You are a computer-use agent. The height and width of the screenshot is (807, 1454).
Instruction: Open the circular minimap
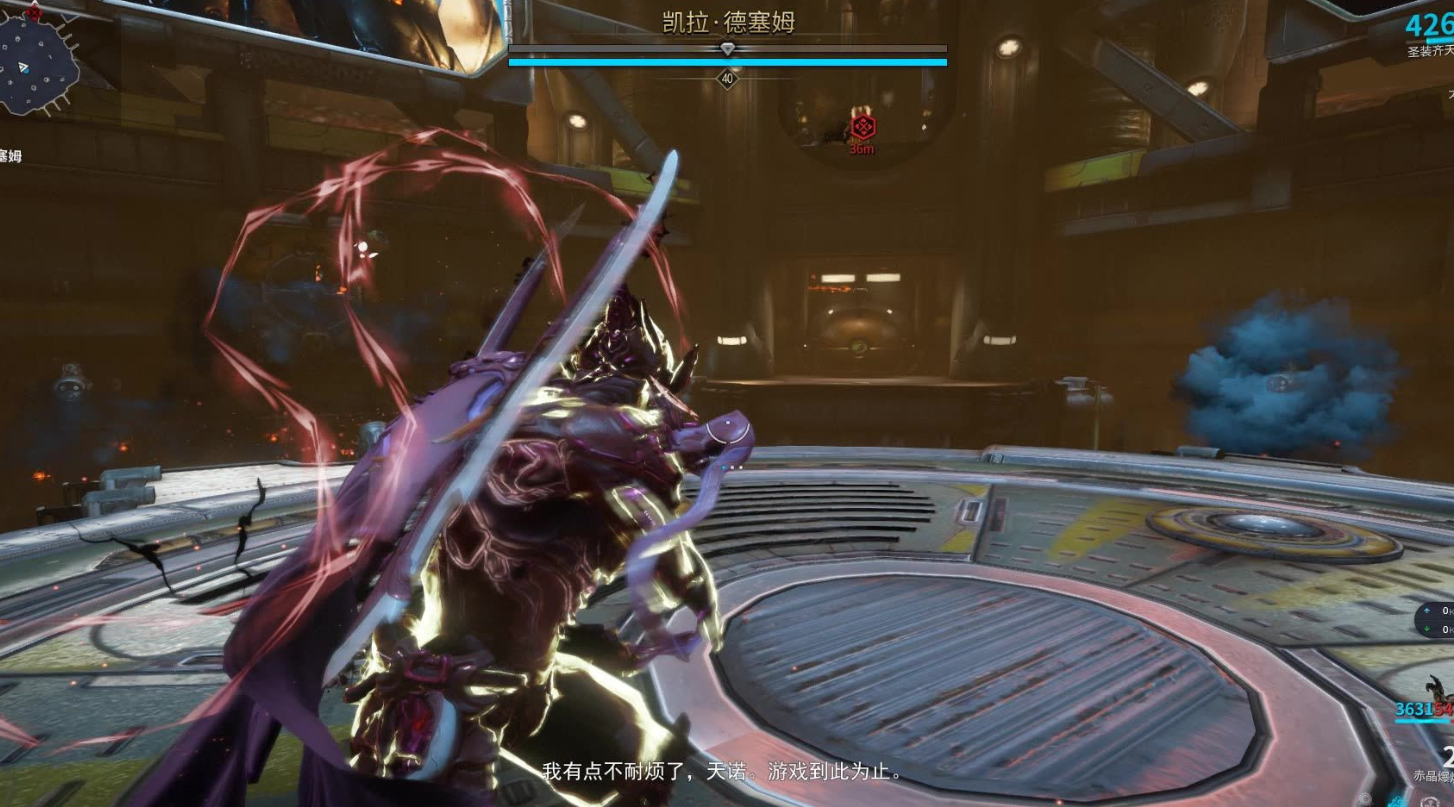click(38, 65)
